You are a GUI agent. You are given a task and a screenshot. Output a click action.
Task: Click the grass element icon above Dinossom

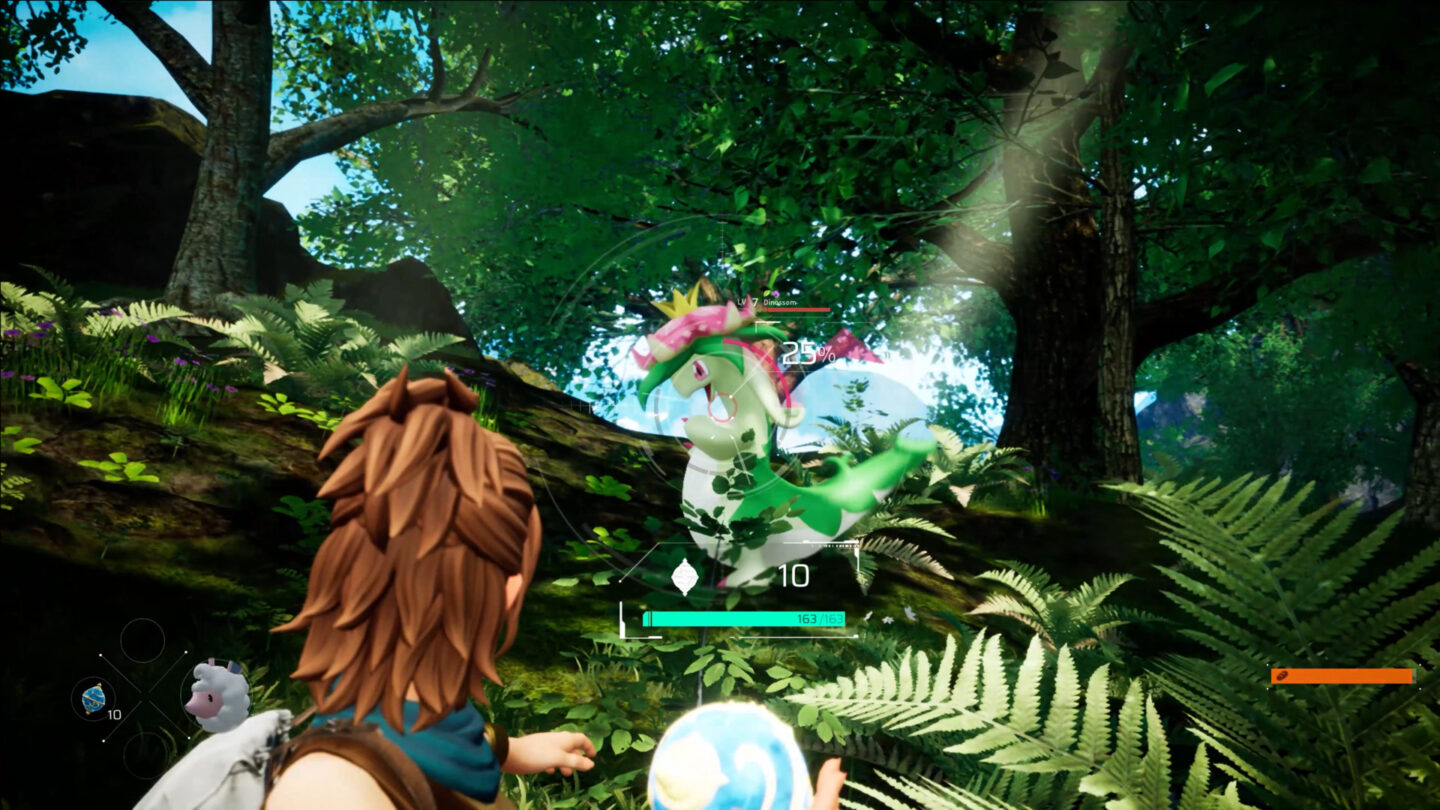(x=767, y=293)
